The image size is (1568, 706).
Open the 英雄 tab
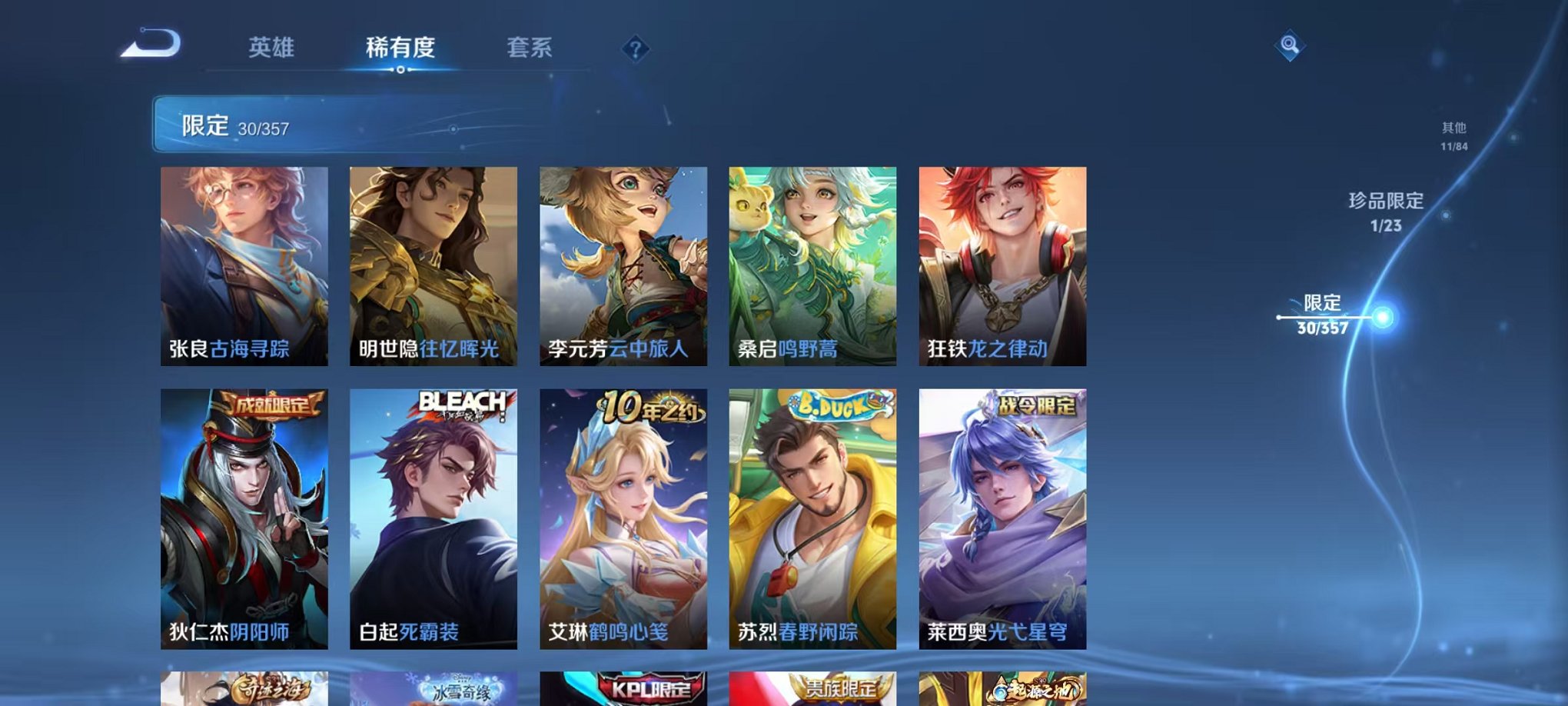[x=274, y=48]
